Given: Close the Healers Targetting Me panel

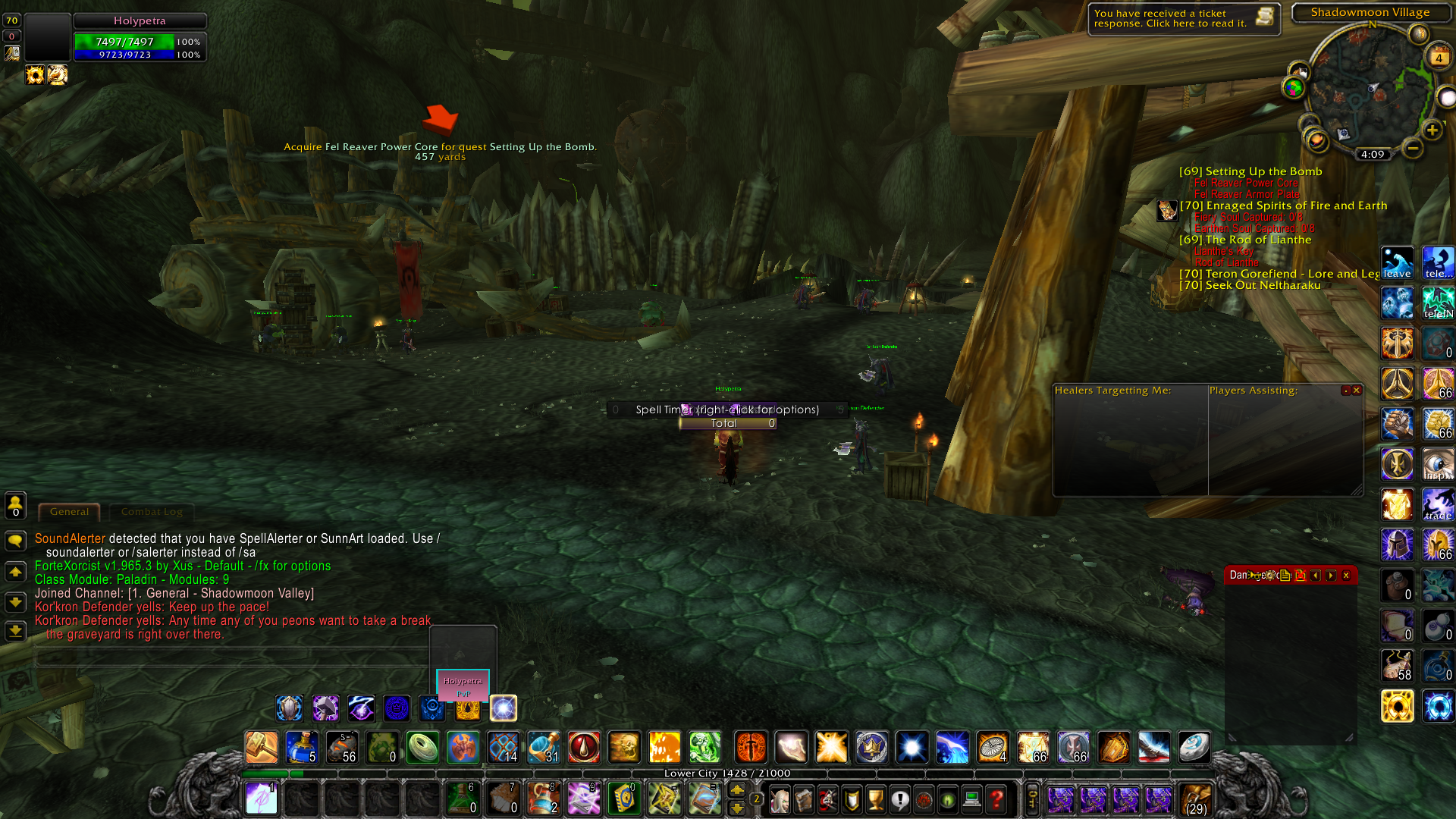Looking at the screenshot, I should tap(1357, 391).
